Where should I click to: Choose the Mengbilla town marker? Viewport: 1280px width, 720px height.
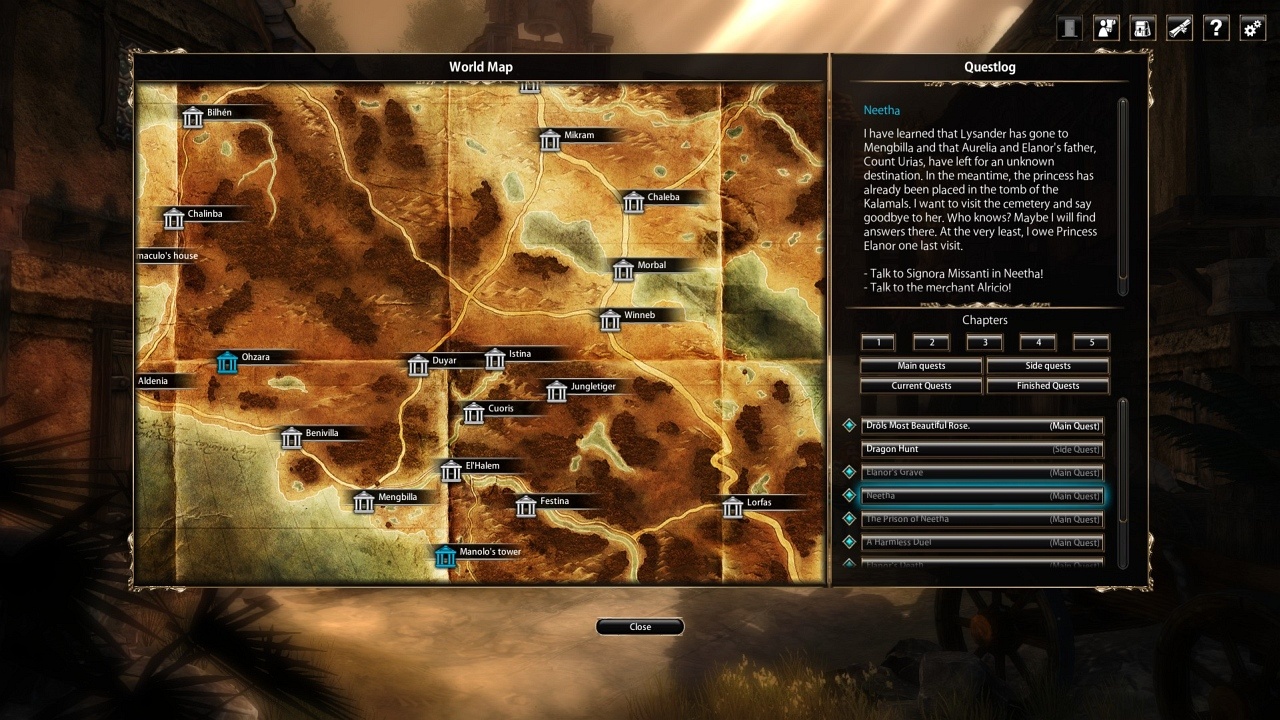(x=364, y=501)
